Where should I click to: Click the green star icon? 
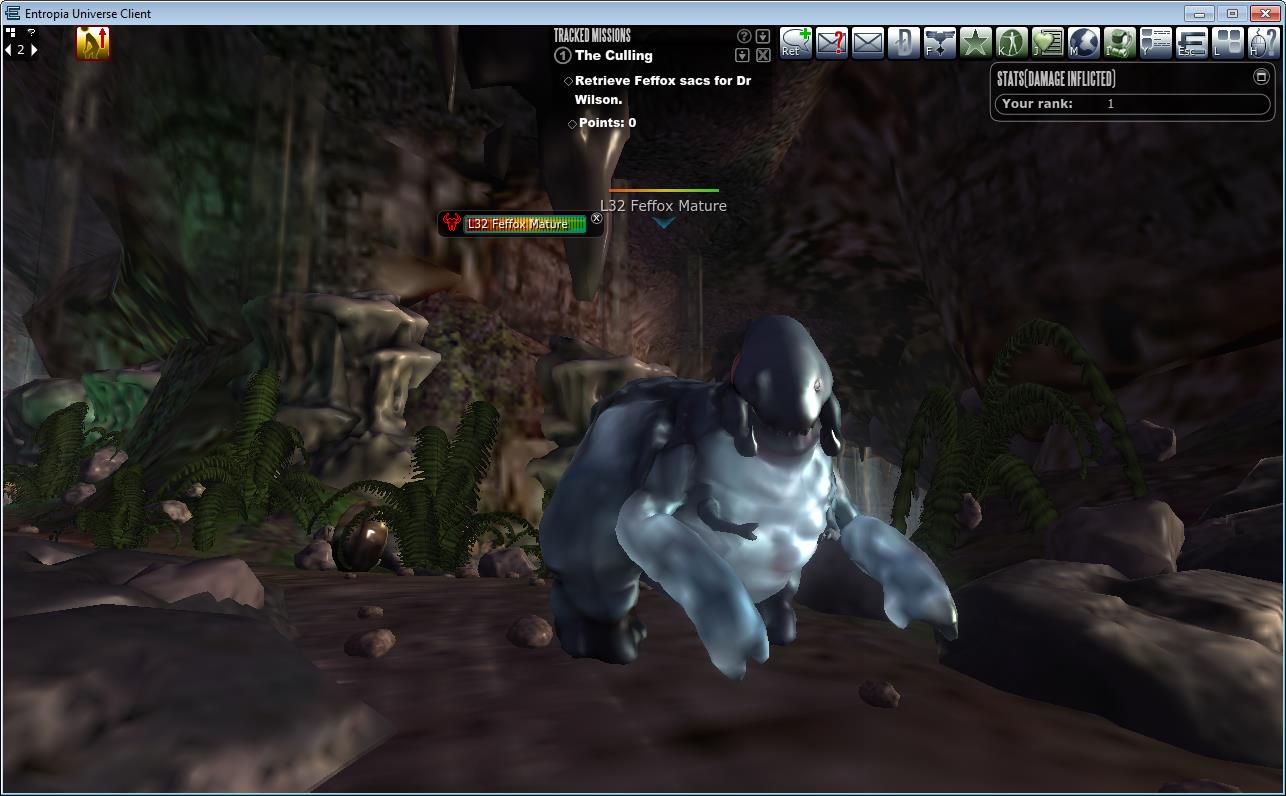[x=975, y=43]
